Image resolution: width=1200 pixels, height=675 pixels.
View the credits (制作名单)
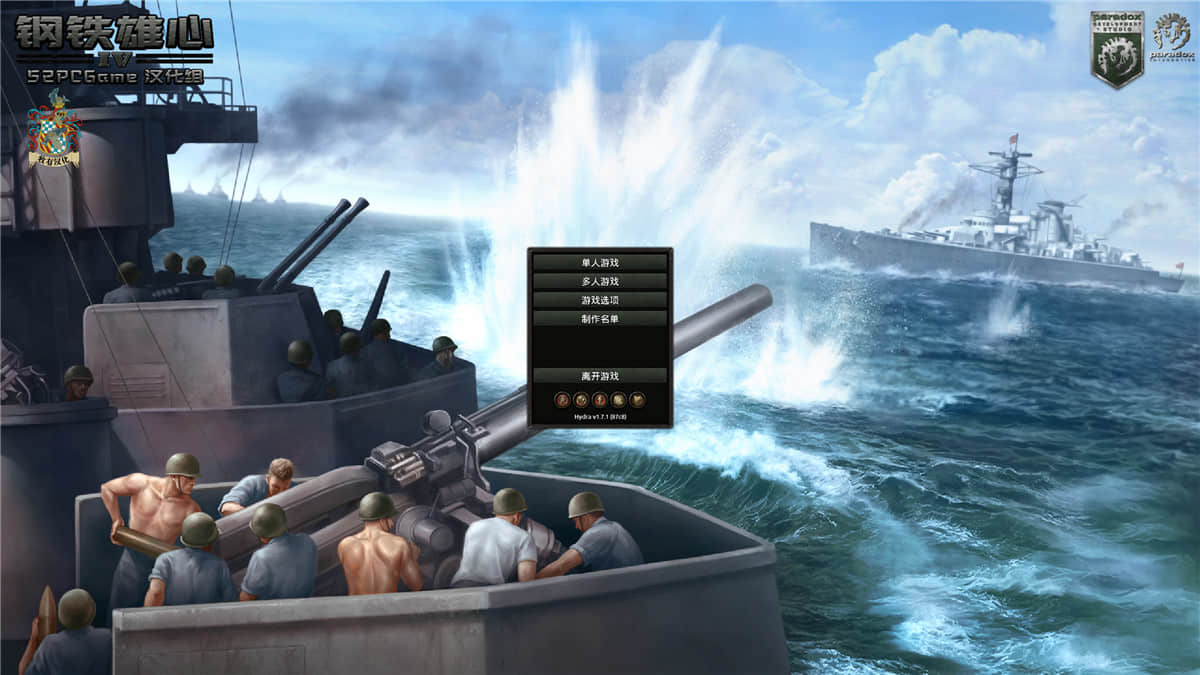pos(600,319)
